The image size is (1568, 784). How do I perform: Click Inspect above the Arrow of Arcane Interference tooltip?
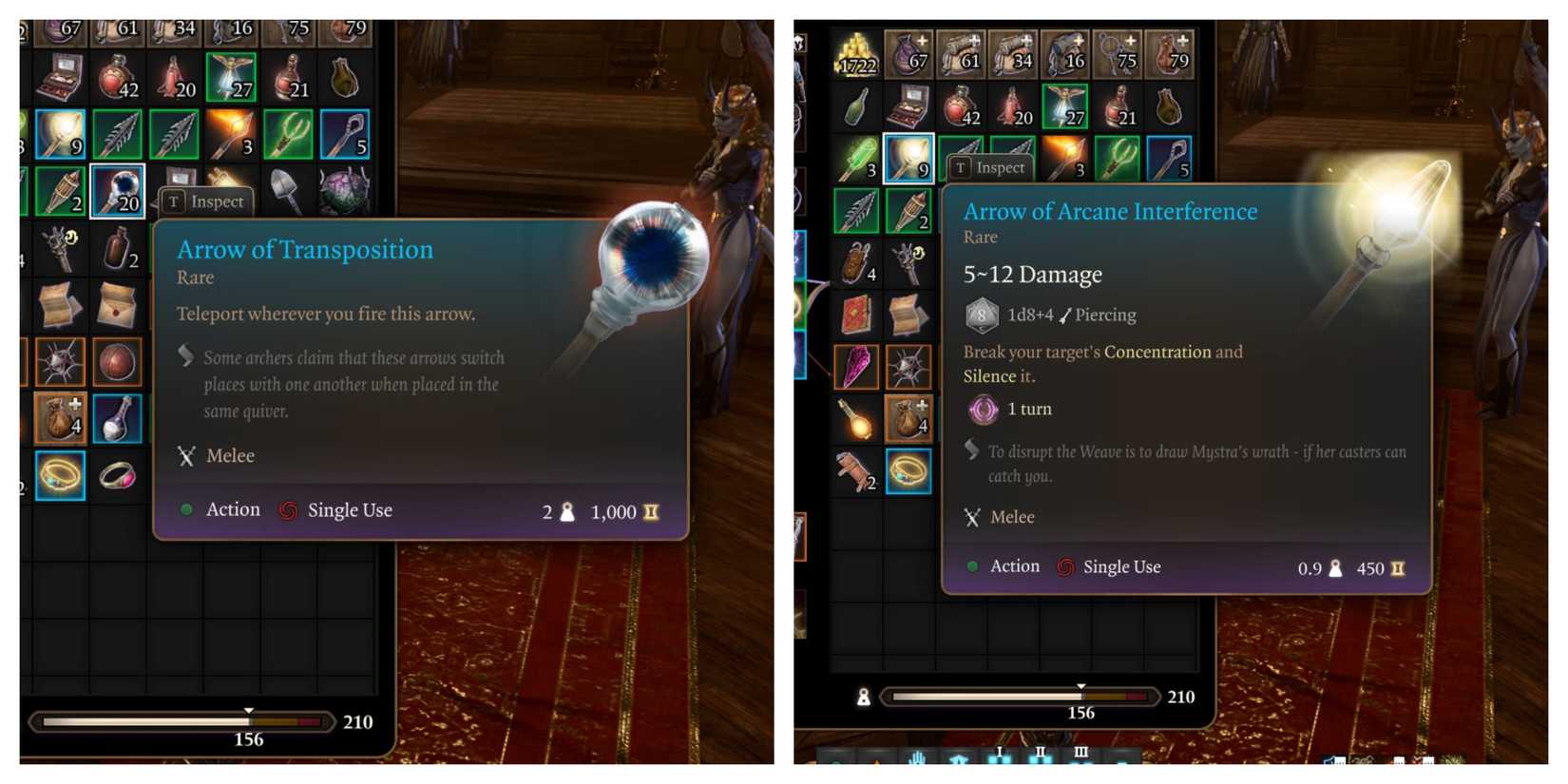pyautogui.click(x=990, y=167)
